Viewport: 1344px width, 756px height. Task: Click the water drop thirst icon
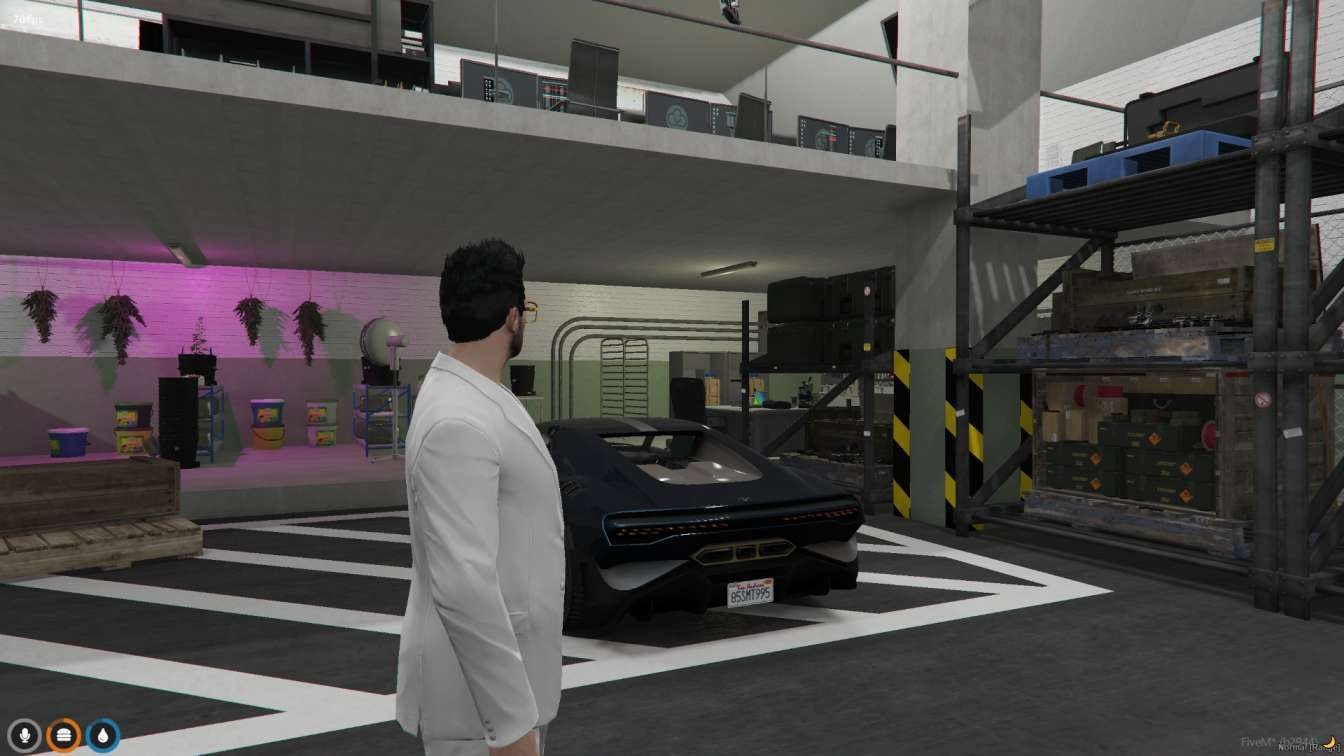[x=102, y=735]
